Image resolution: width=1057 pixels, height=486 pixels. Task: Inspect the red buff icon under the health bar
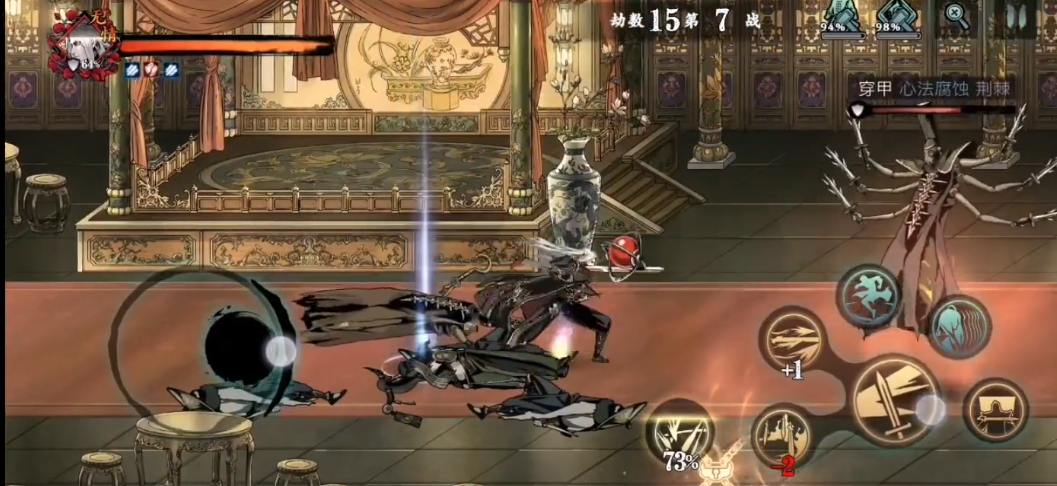tap(152, 70)
